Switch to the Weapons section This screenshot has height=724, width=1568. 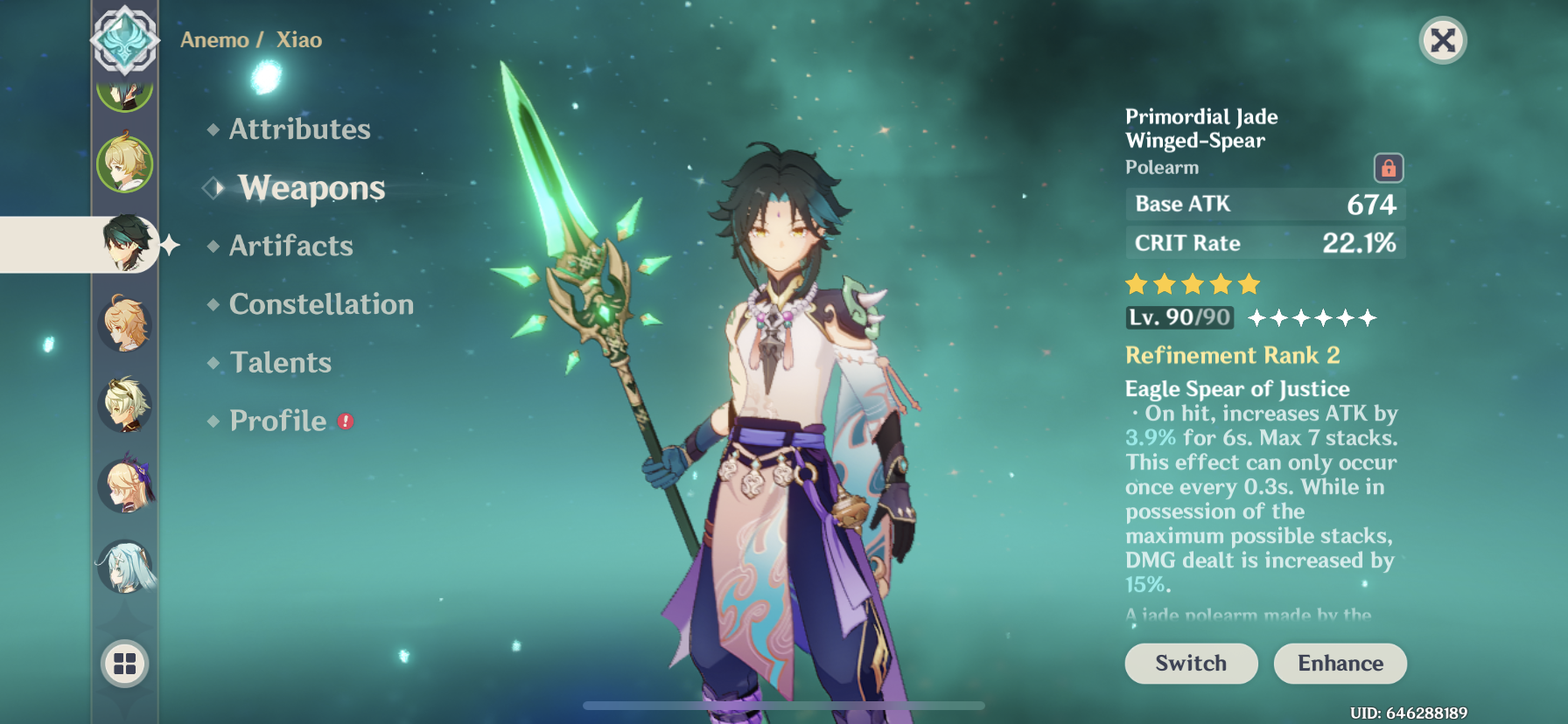coord(311,187)
